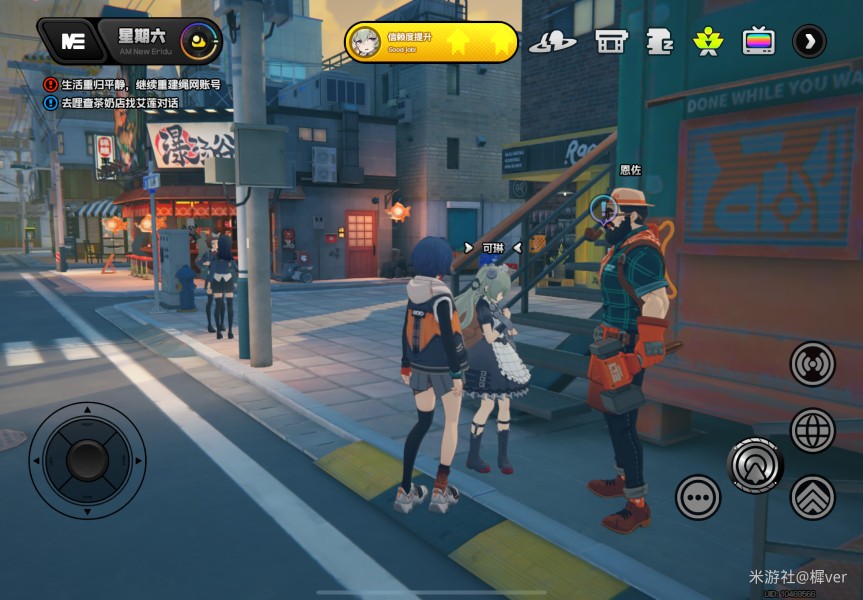Open the three-dots more options button
Viewport: 863px width, 600px height.
pos(698,497)
